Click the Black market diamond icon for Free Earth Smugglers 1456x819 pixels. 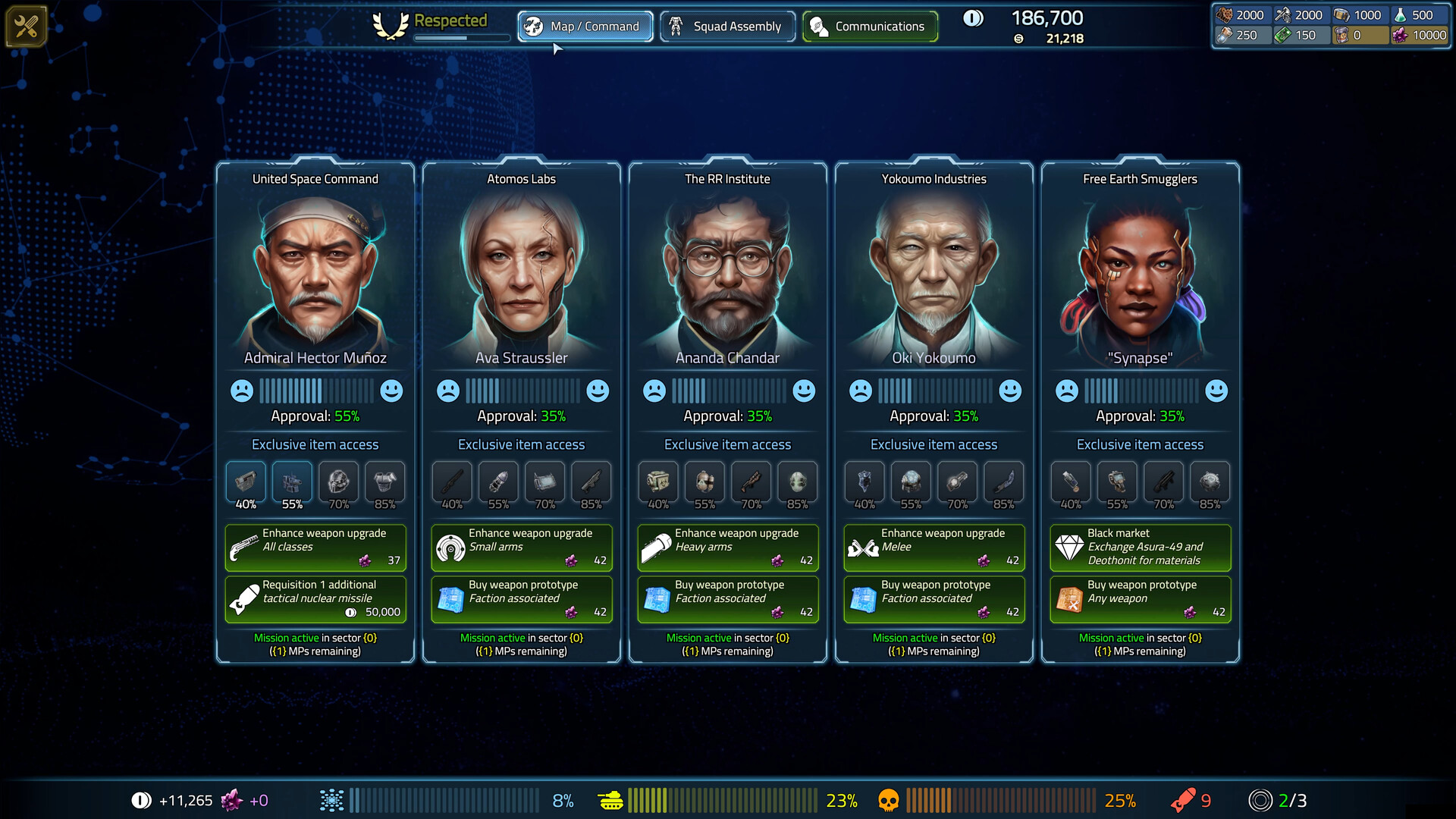coord(1071,547)
